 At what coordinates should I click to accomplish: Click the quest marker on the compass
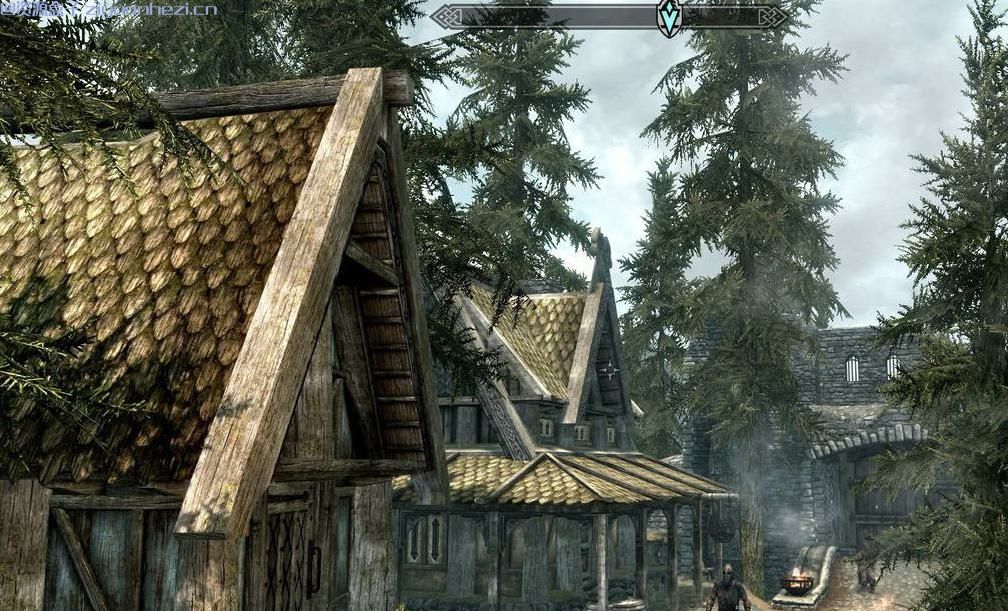668,17
